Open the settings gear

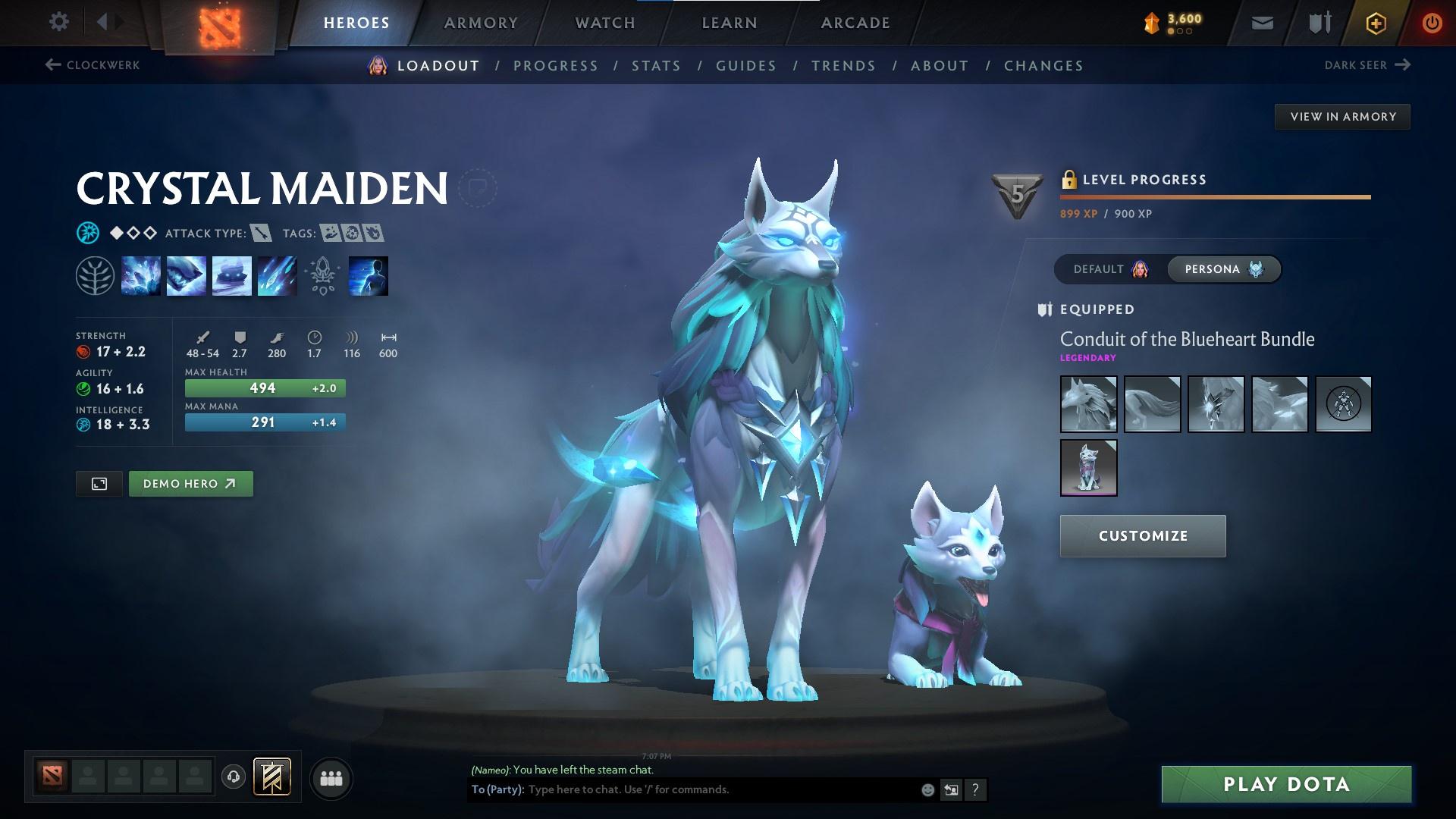[x=59, y=22]
